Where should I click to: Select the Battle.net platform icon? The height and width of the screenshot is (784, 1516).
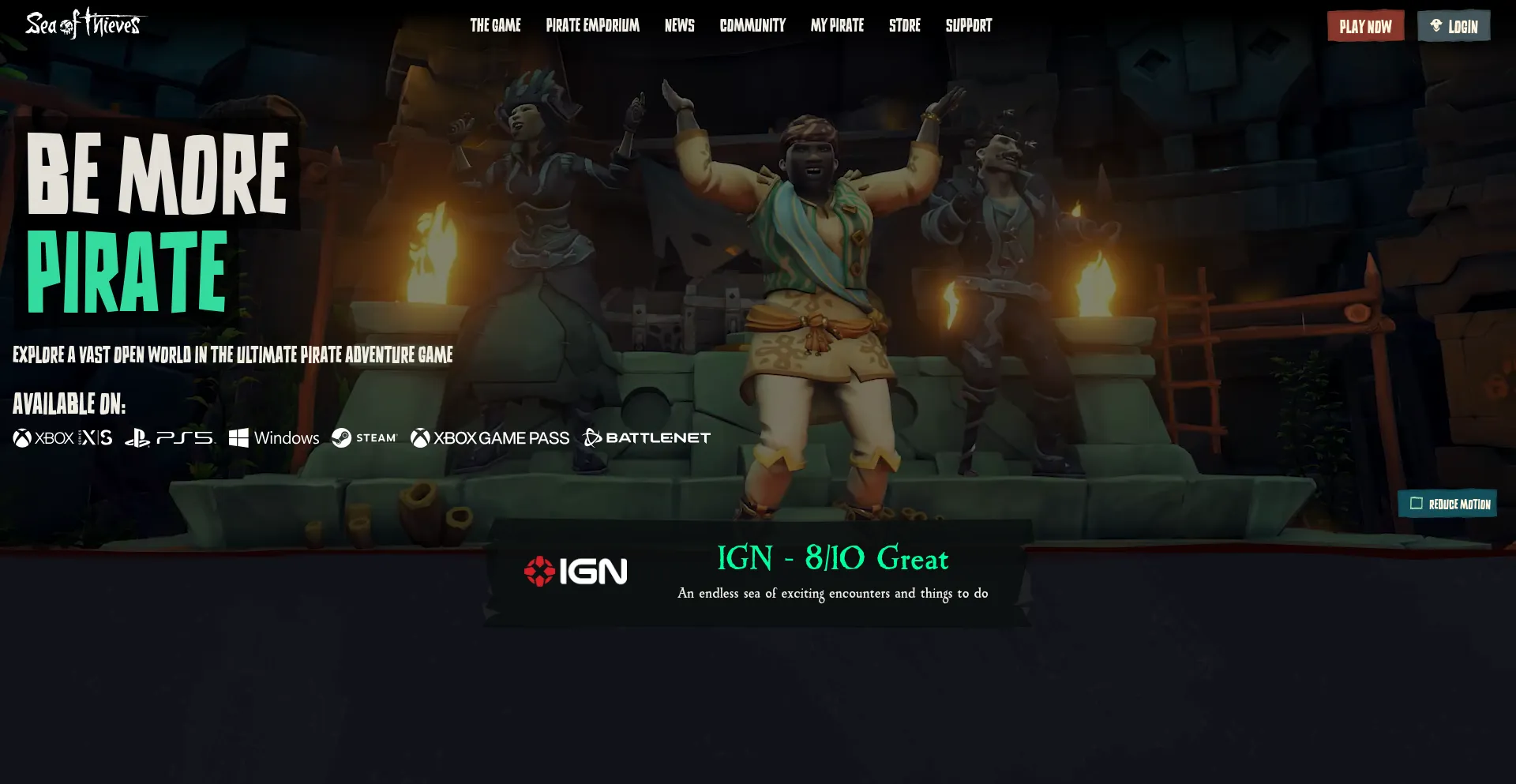coord(646,437)
